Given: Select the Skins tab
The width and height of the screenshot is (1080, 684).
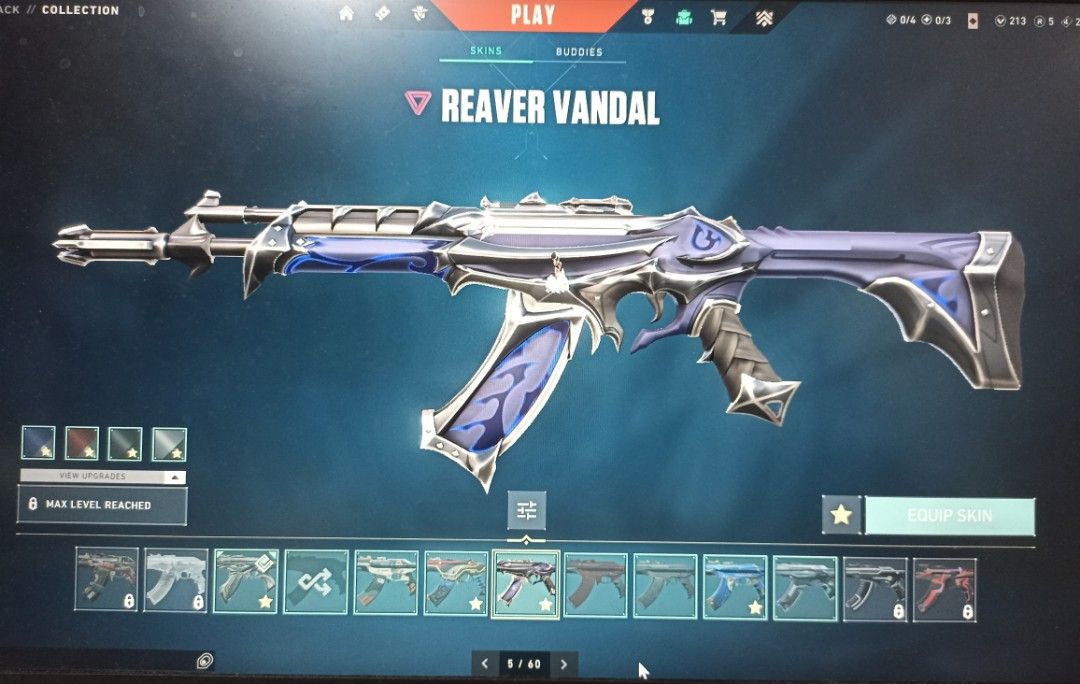Looking at the screenshot, I should [486, 51].
